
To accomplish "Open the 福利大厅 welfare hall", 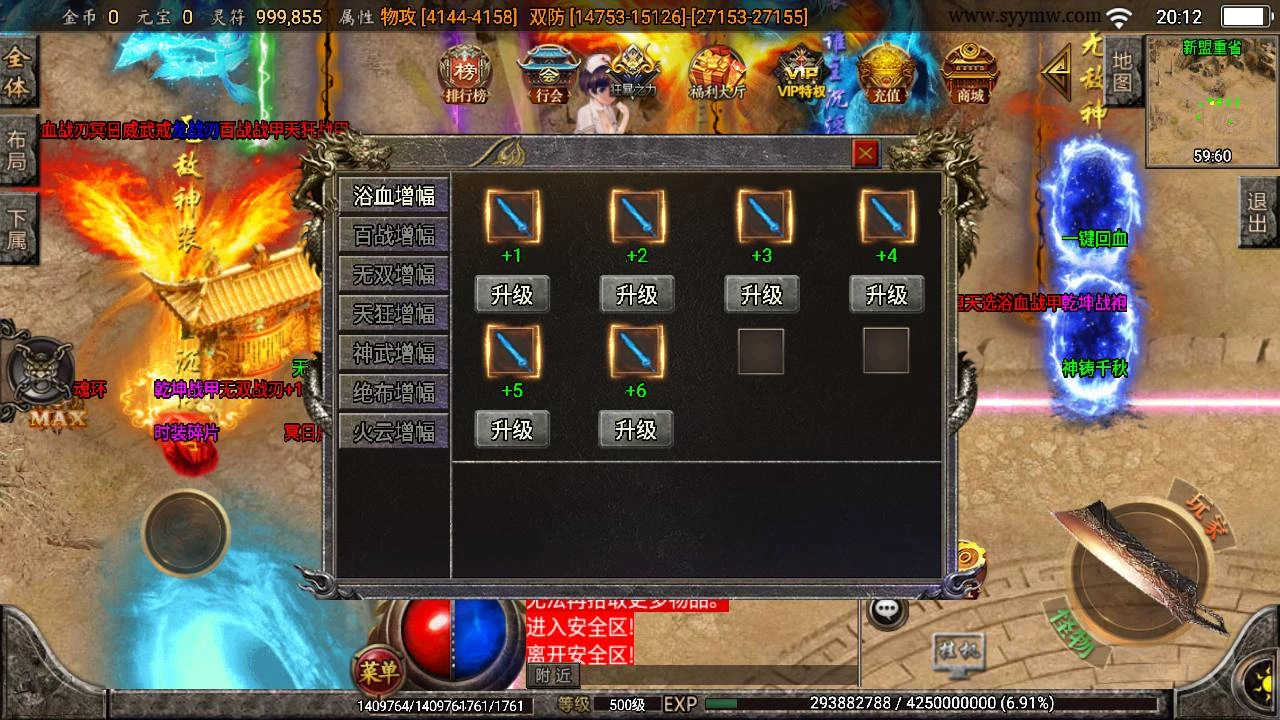I will [717, 74].
